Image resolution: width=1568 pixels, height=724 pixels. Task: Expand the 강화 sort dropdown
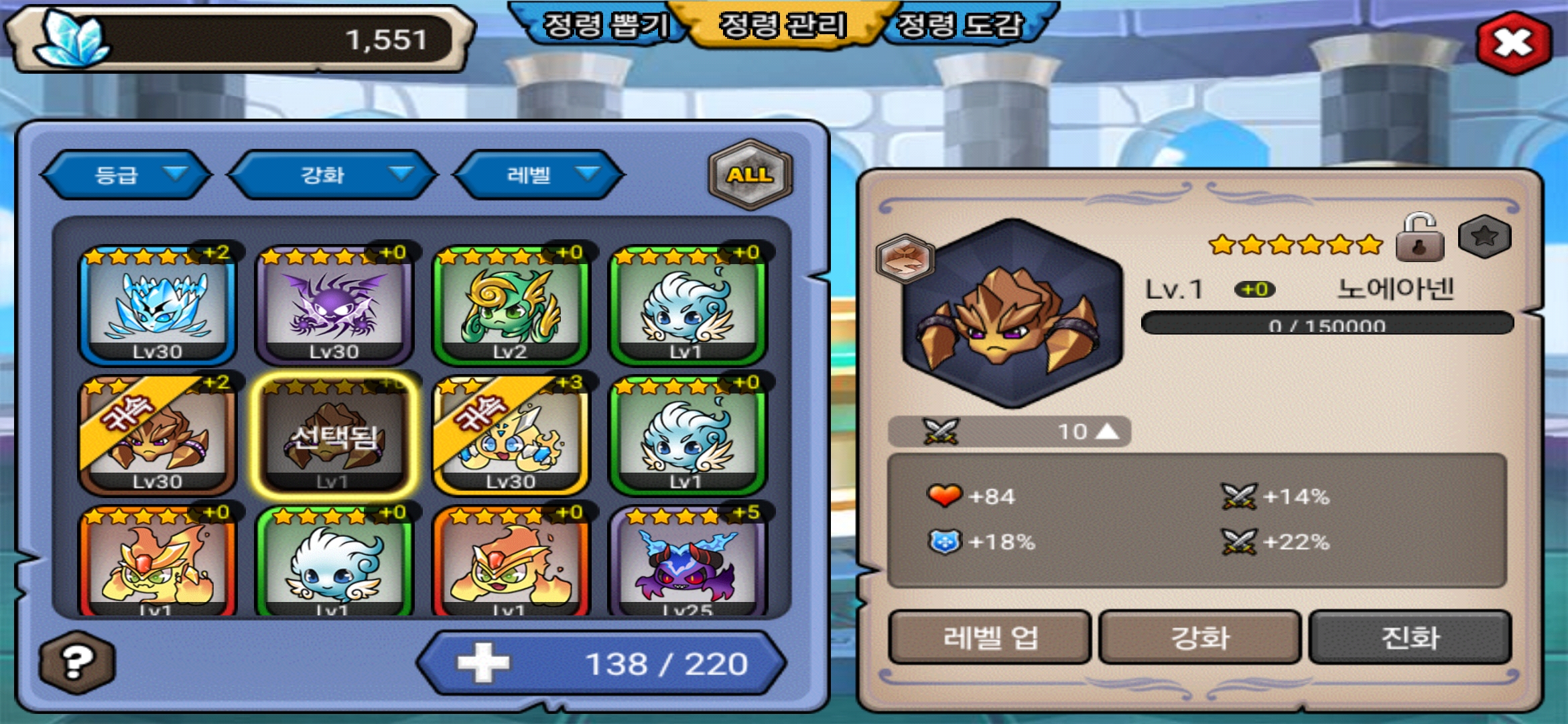332,175
